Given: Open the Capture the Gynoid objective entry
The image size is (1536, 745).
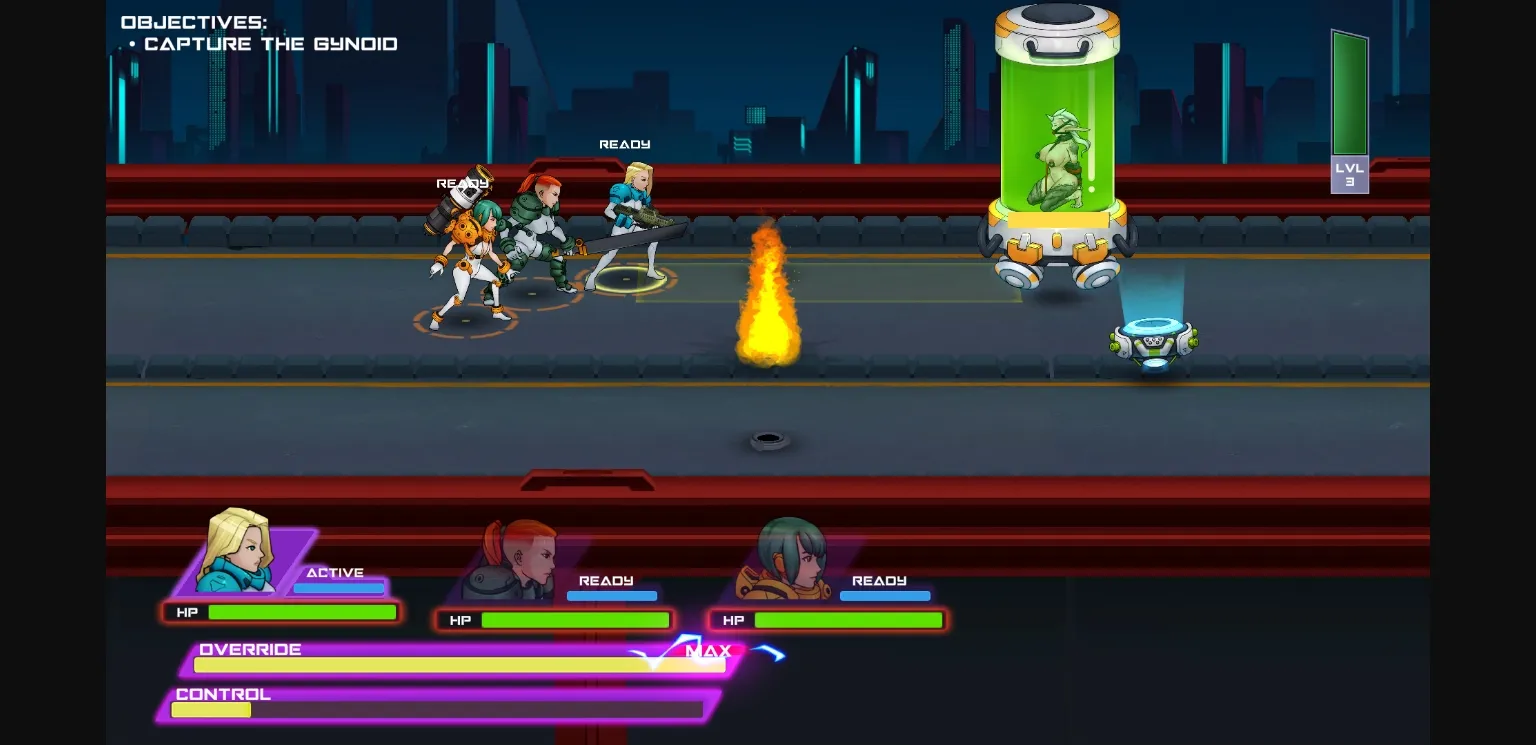Looking at the screenshot, I should (271, 43).
